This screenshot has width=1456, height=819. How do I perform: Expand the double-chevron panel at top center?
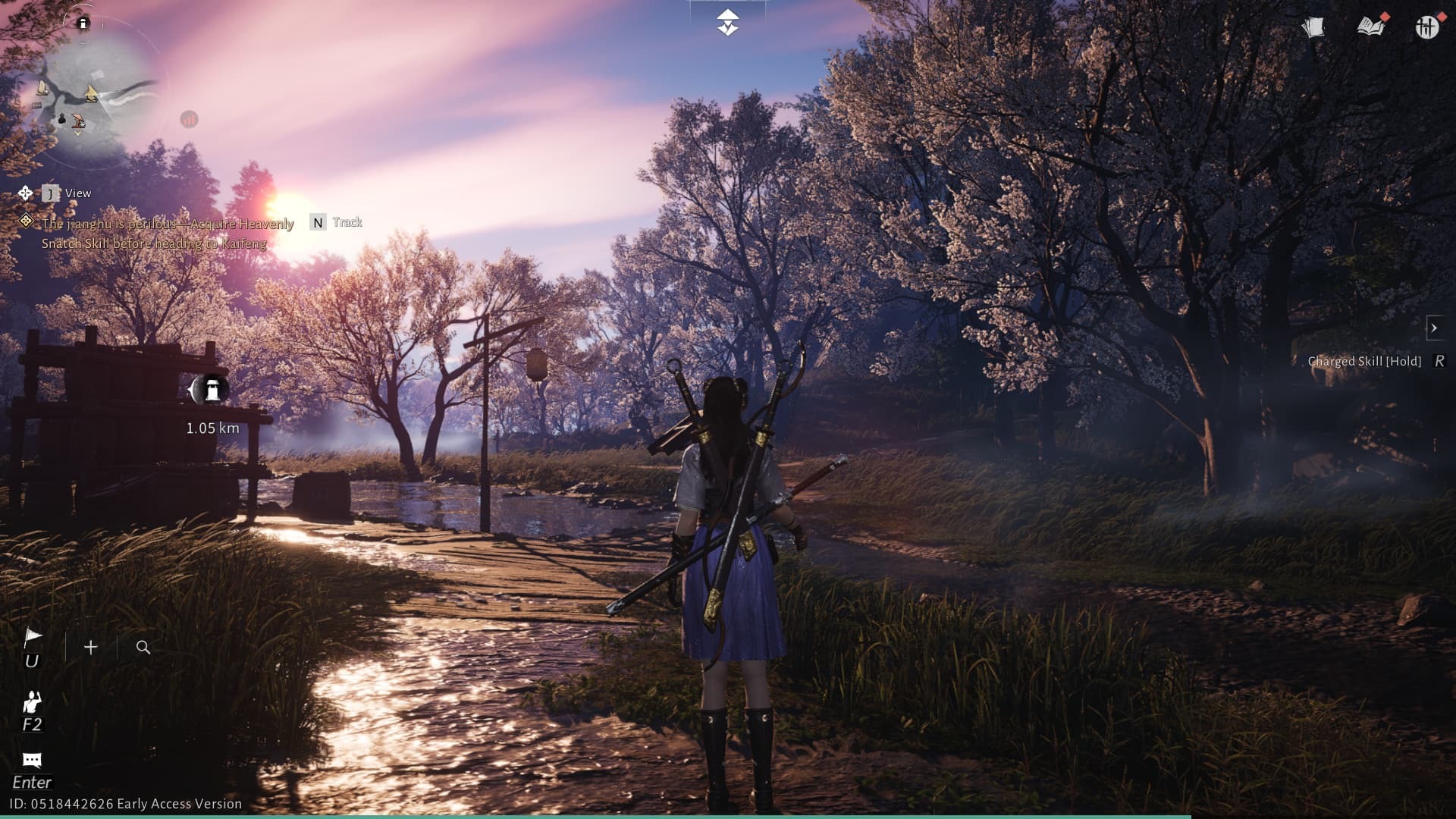click(x=727, y=20)
